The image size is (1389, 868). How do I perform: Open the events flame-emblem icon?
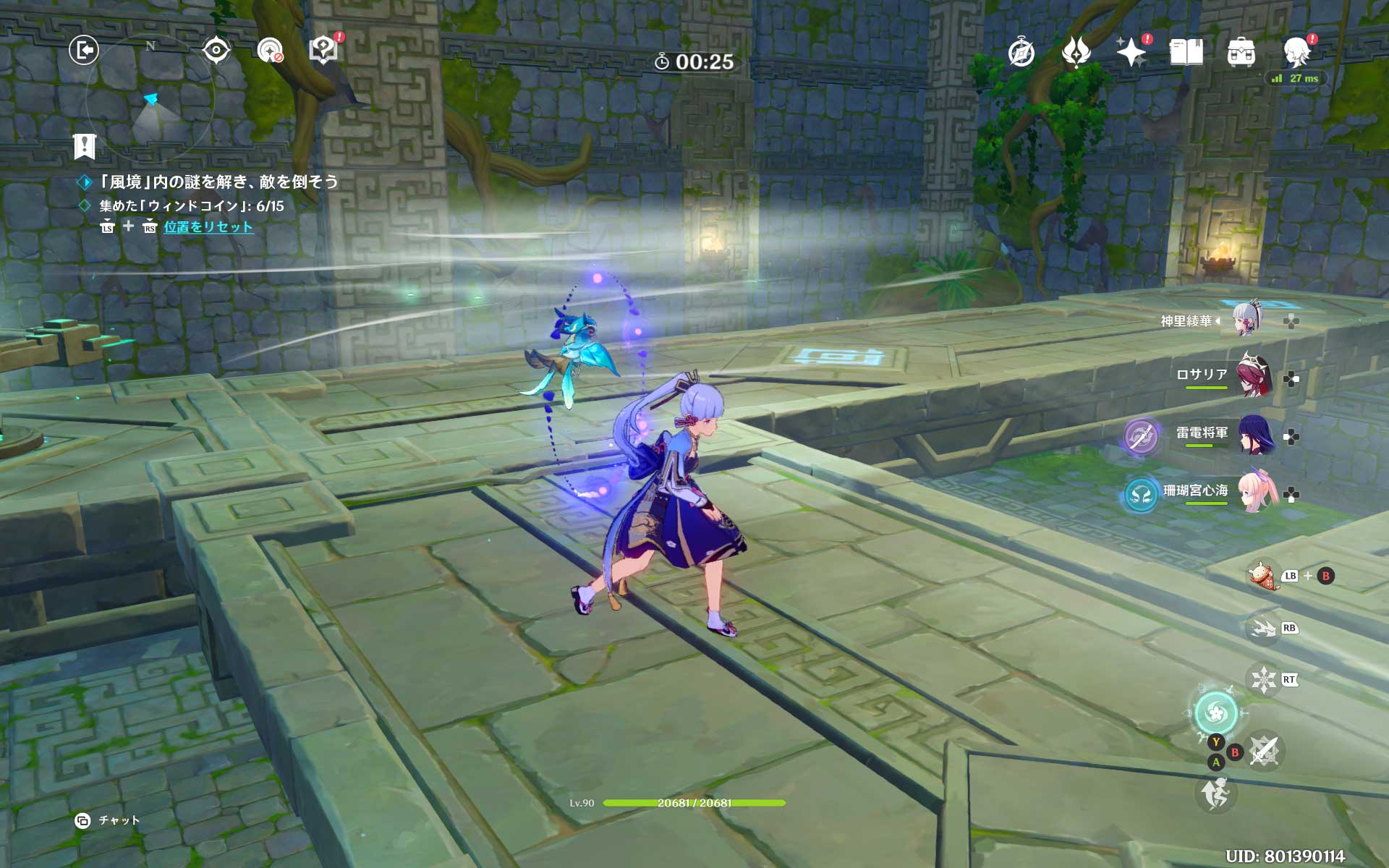pos(1076,52)
